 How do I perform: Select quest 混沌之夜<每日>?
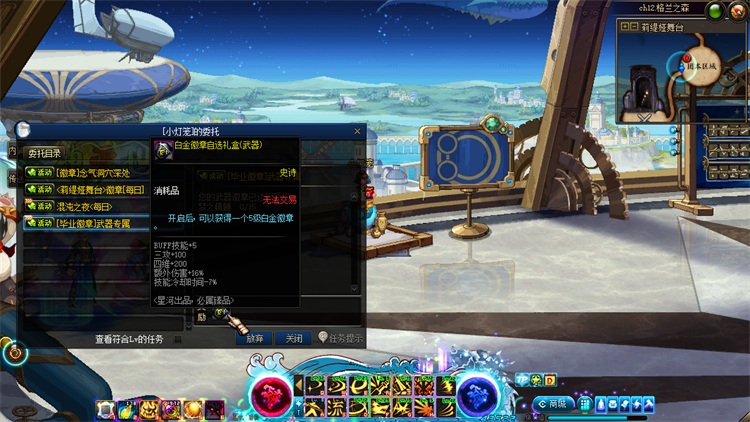(86, 206)
